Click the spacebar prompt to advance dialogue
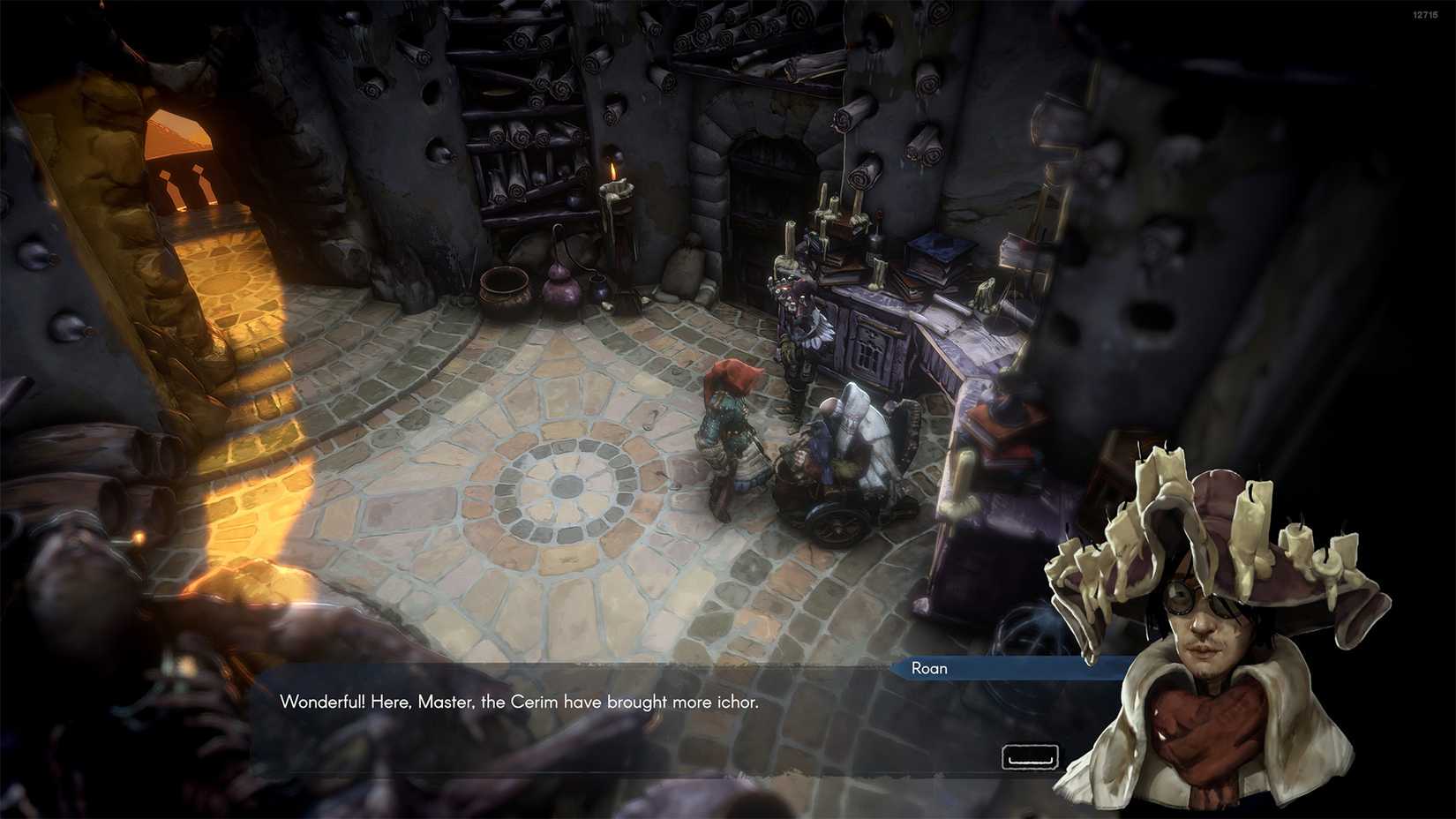The width and height of the screenshot is (1456, 819). 1029,755
